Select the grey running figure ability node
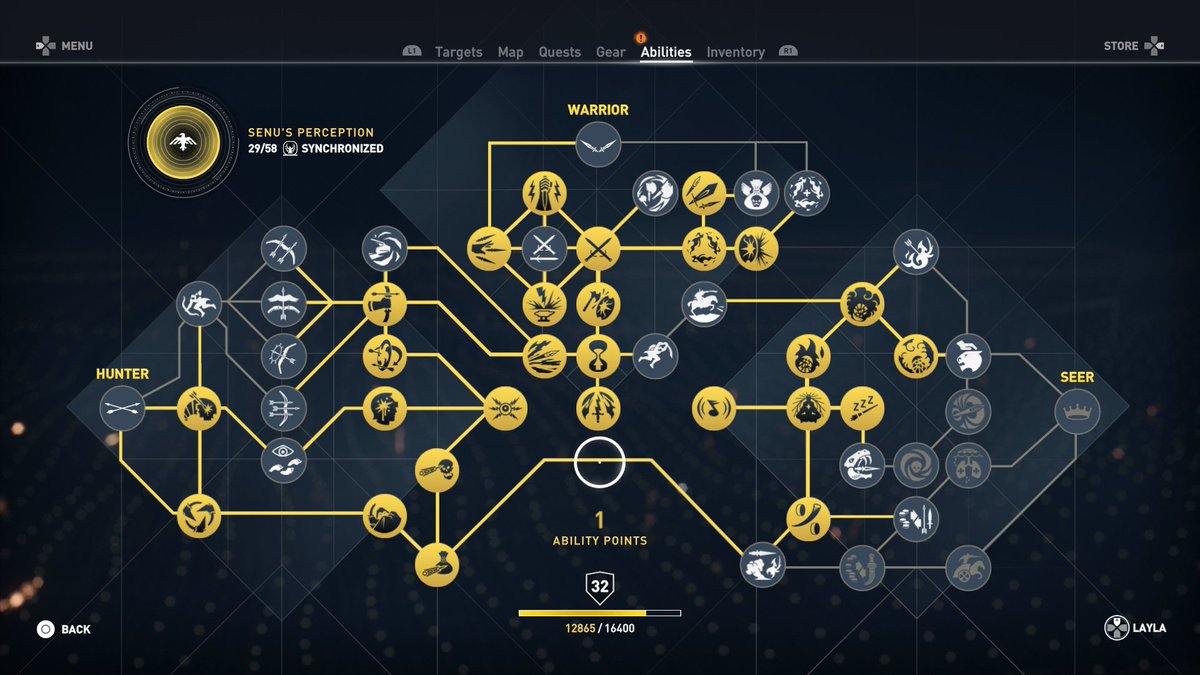This screenshot has width=1200, height=675. [655, 355]
